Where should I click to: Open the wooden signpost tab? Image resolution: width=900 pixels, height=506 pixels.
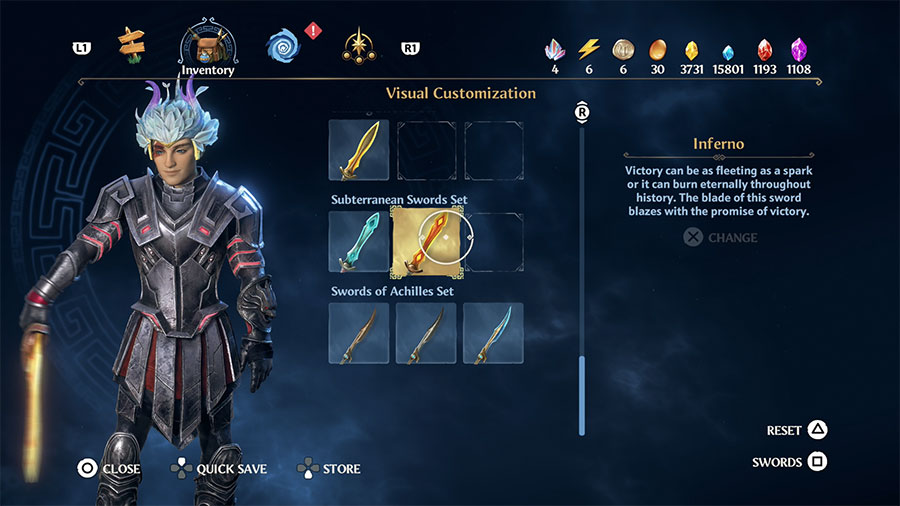point(131,43)
